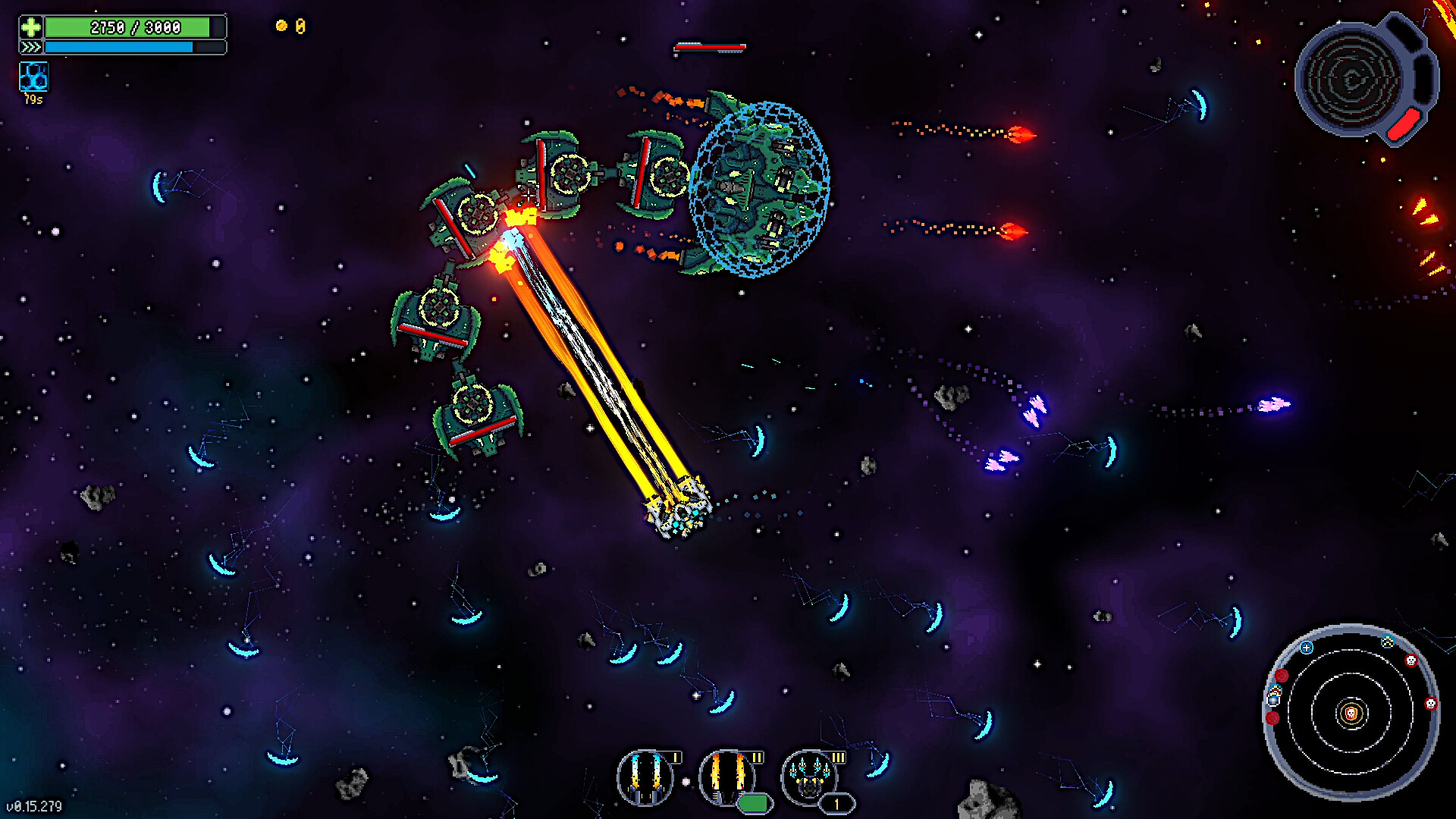The width and height of the screenshot is (1456, 819).
Task: Click the tier II marker above the flame weapon
Action: [x=756, y=756]
